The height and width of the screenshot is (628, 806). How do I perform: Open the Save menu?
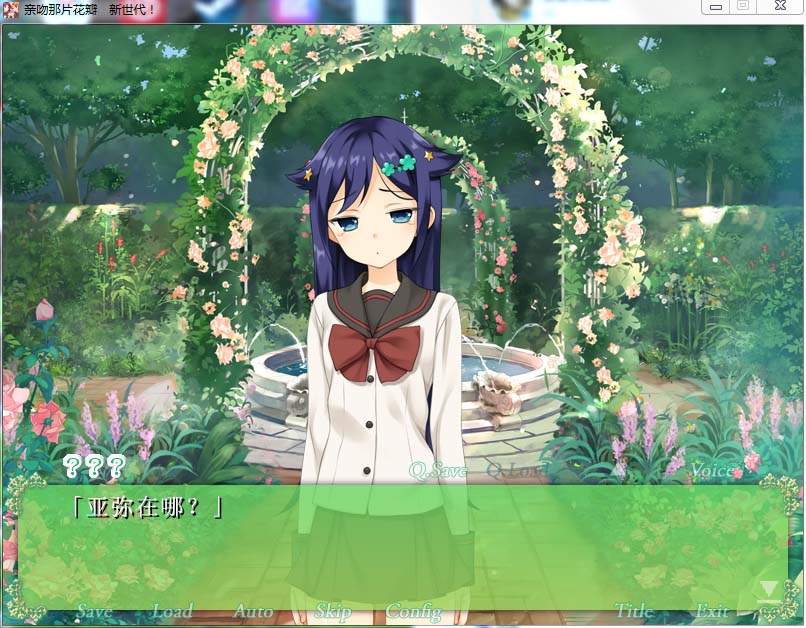(x=94, y=611)
